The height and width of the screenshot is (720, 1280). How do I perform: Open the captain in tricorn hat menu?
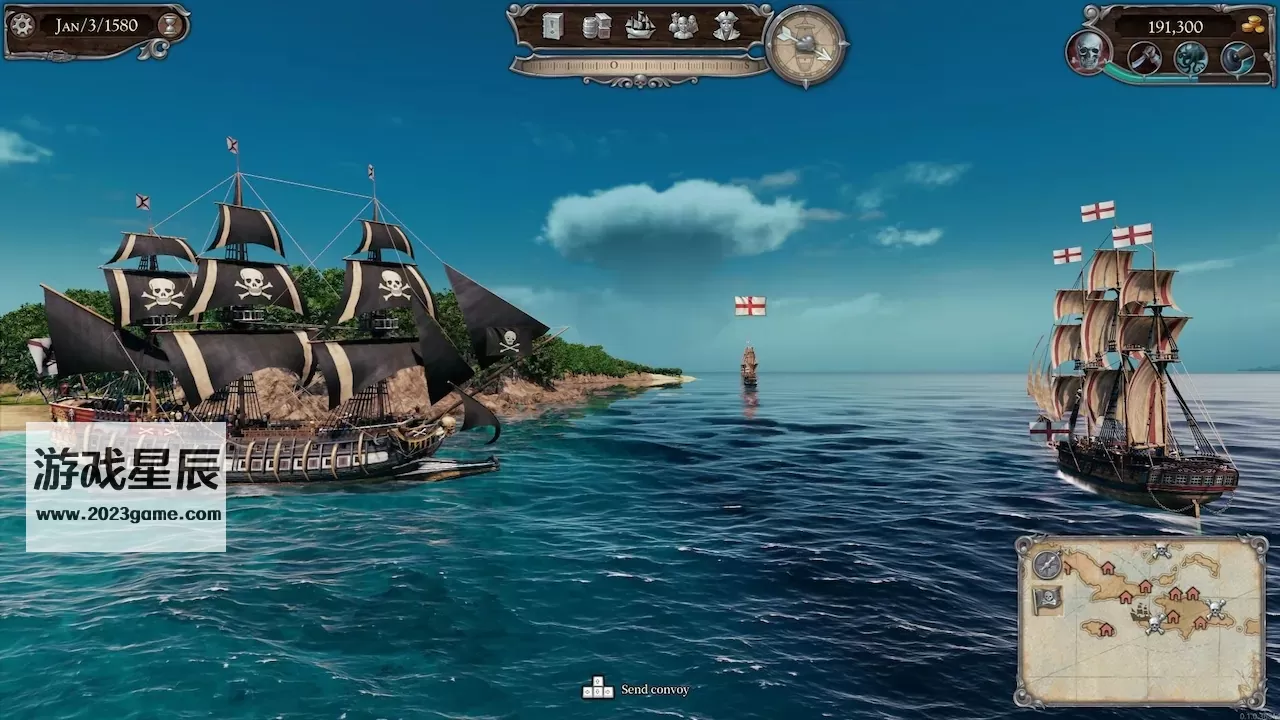pos(727,26)
